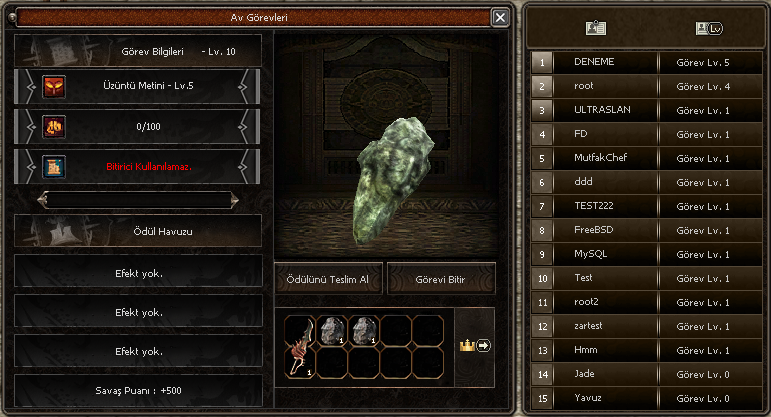Click the Bitirici scroll icon
The width and height of the screenshot is (771, 417).
53,165
